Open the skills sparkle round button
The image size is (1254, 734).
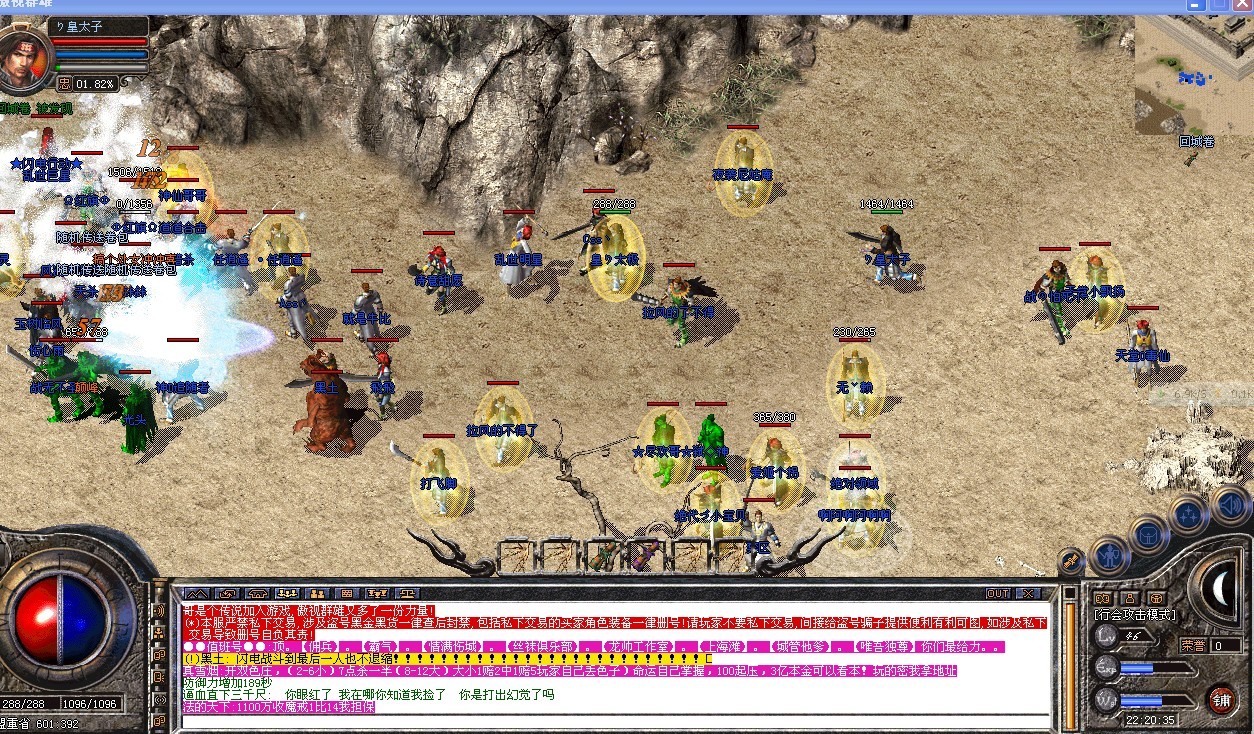tap(1189, 515)
